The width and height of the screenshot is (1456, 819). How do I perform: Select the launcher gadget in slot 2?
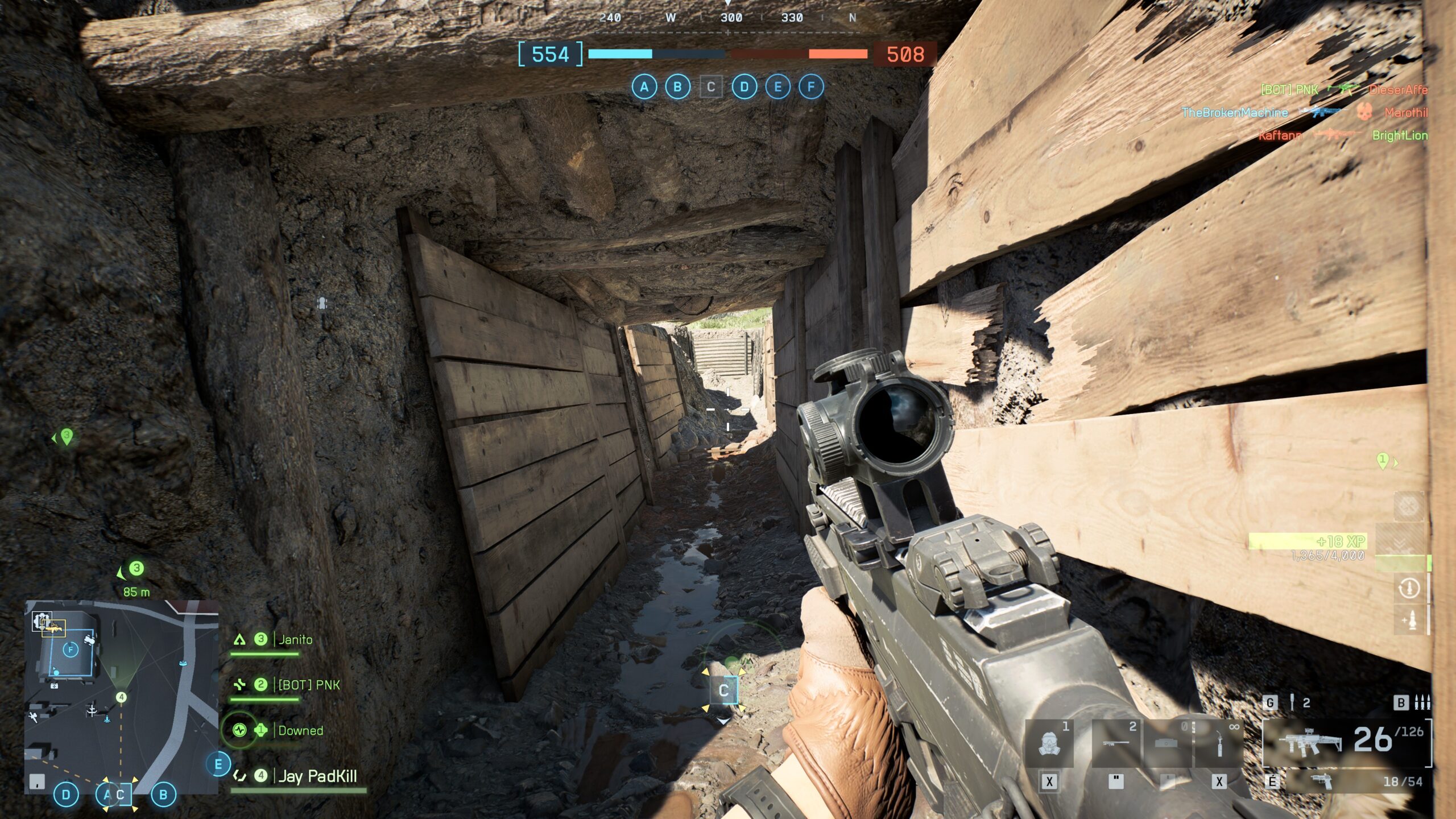coord(1115,743)
